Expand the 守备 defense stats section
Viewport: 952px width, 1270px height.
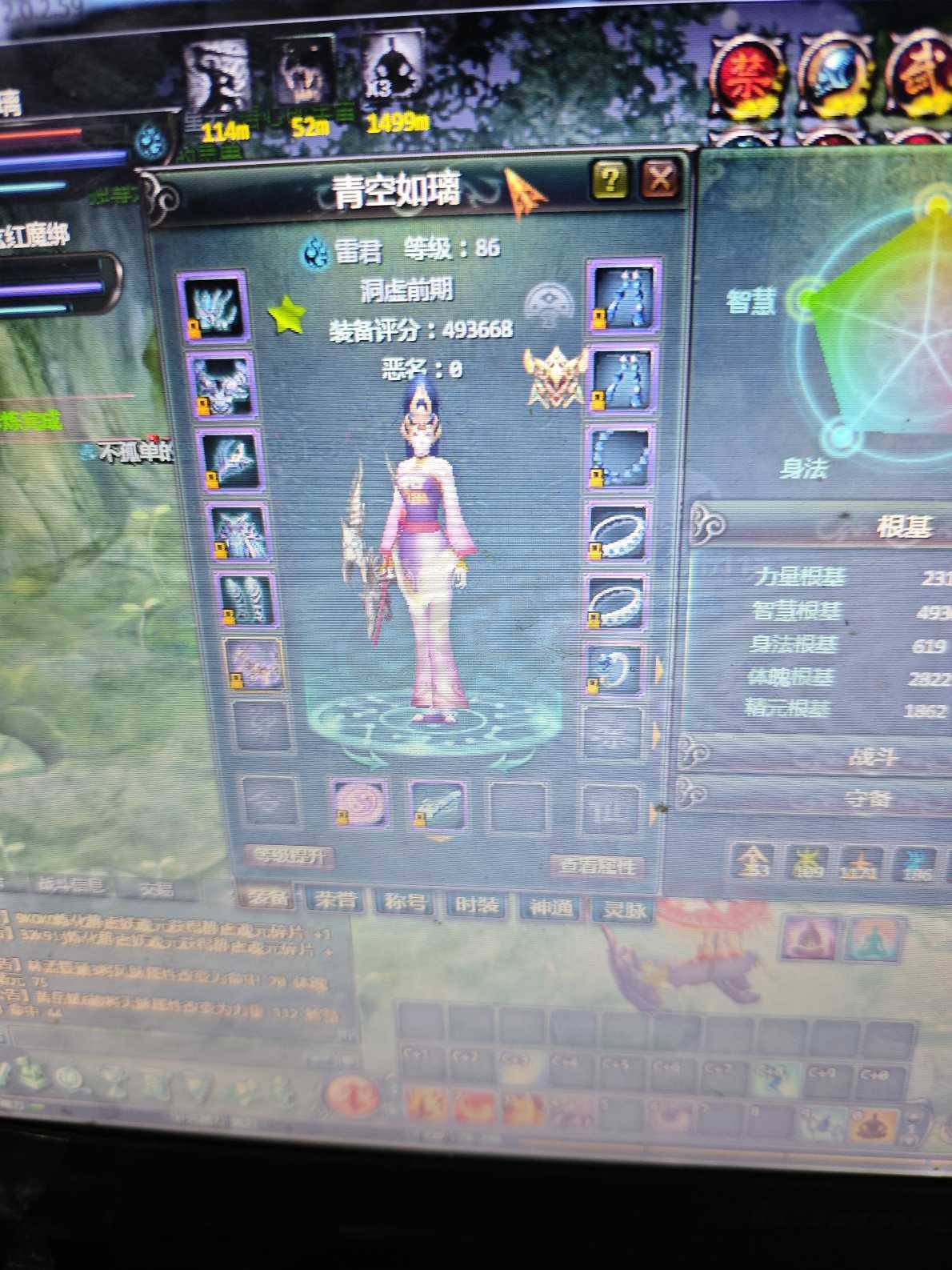[868, 798]
